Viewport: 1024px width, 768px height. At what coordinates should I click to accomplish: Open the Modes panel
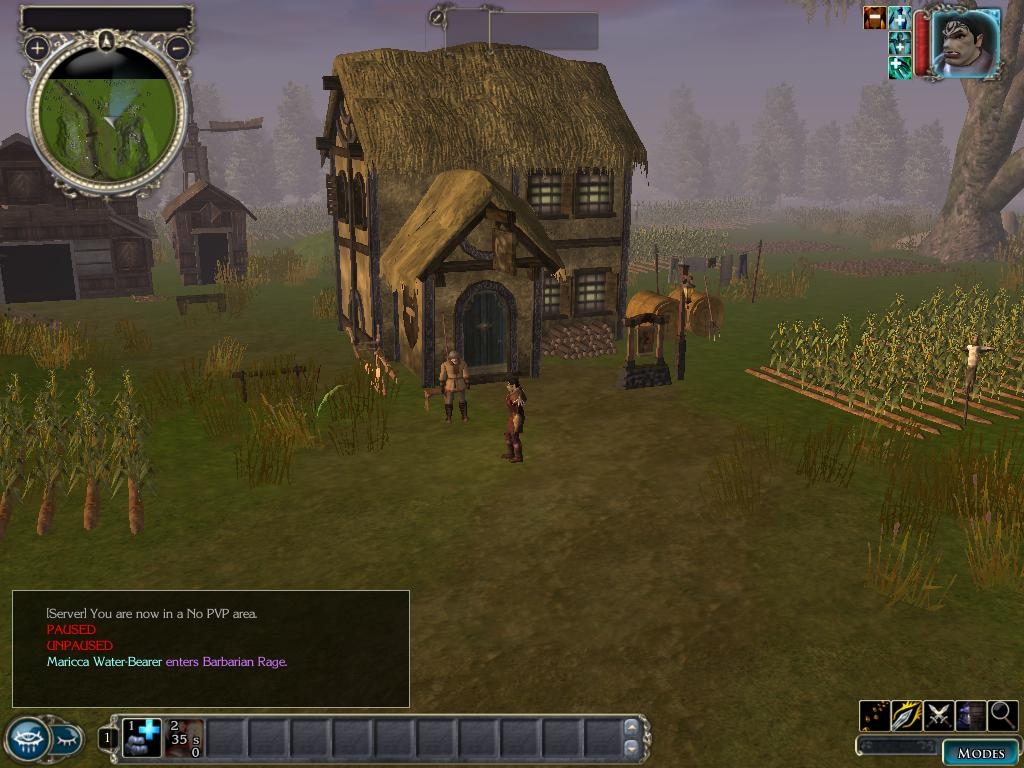(x=979, y=753)
